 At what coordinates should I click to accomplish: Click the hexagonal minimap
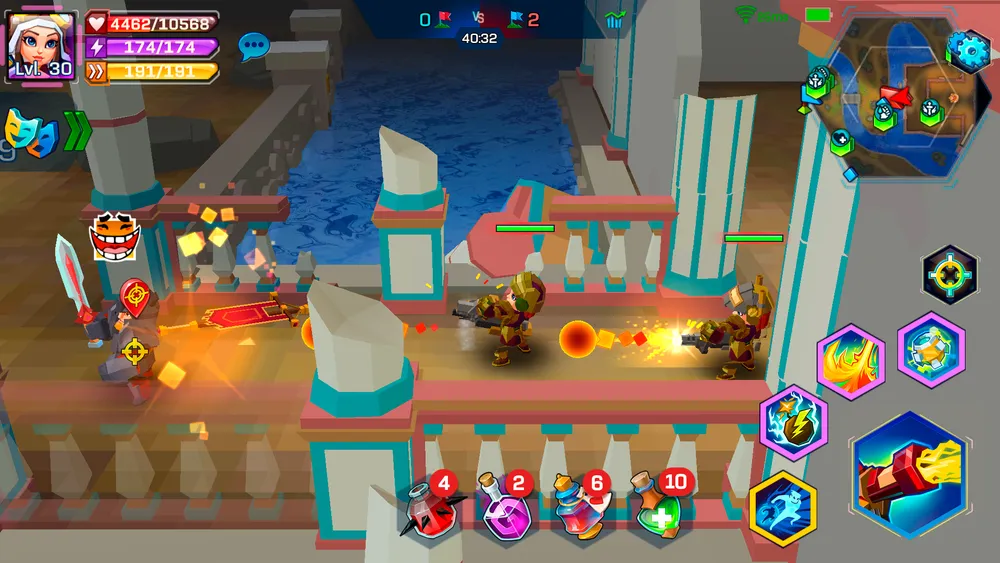[878, 108]
